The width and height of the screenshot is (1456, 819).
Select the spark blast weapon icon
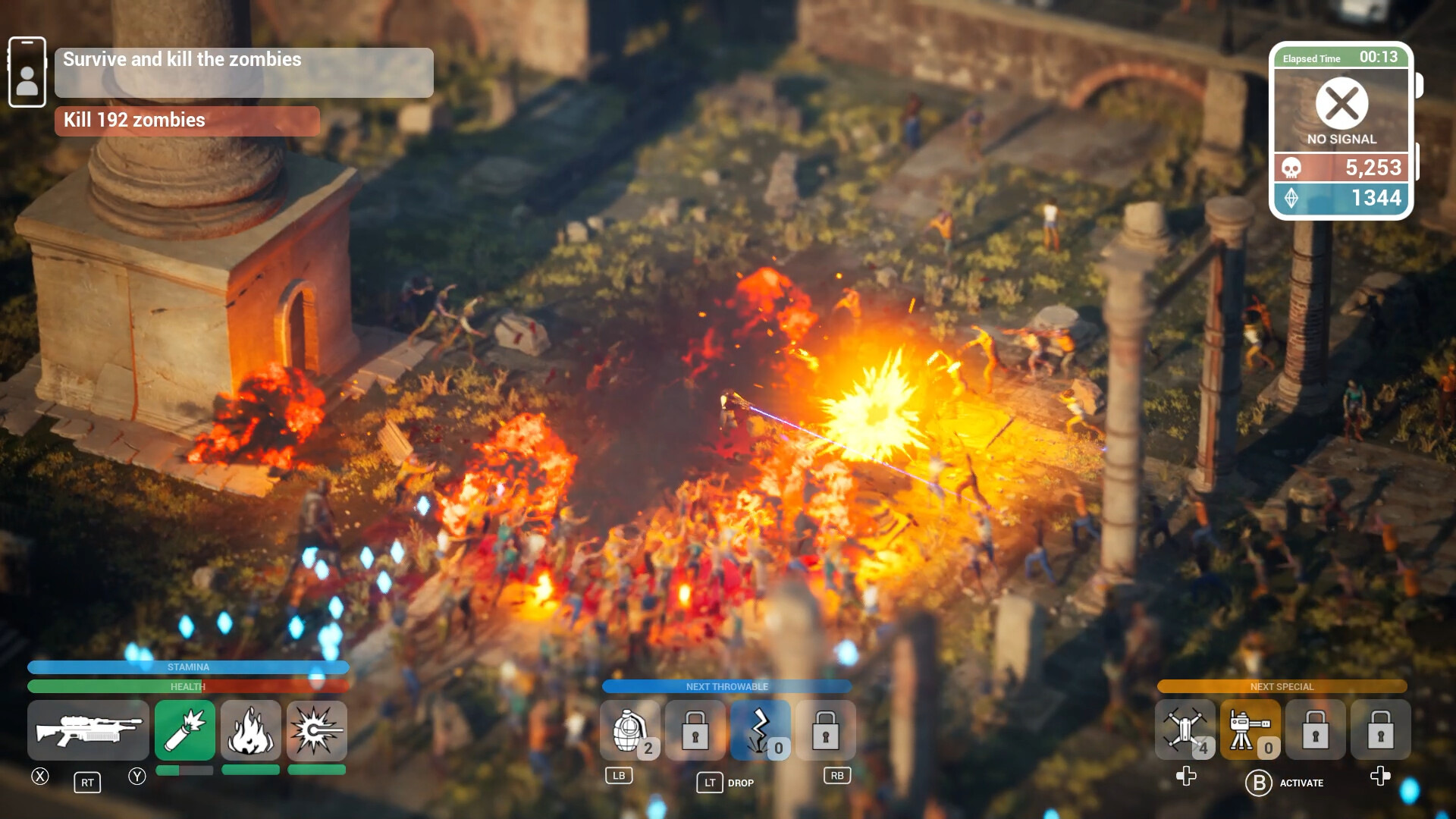click(x=317, y=730)
